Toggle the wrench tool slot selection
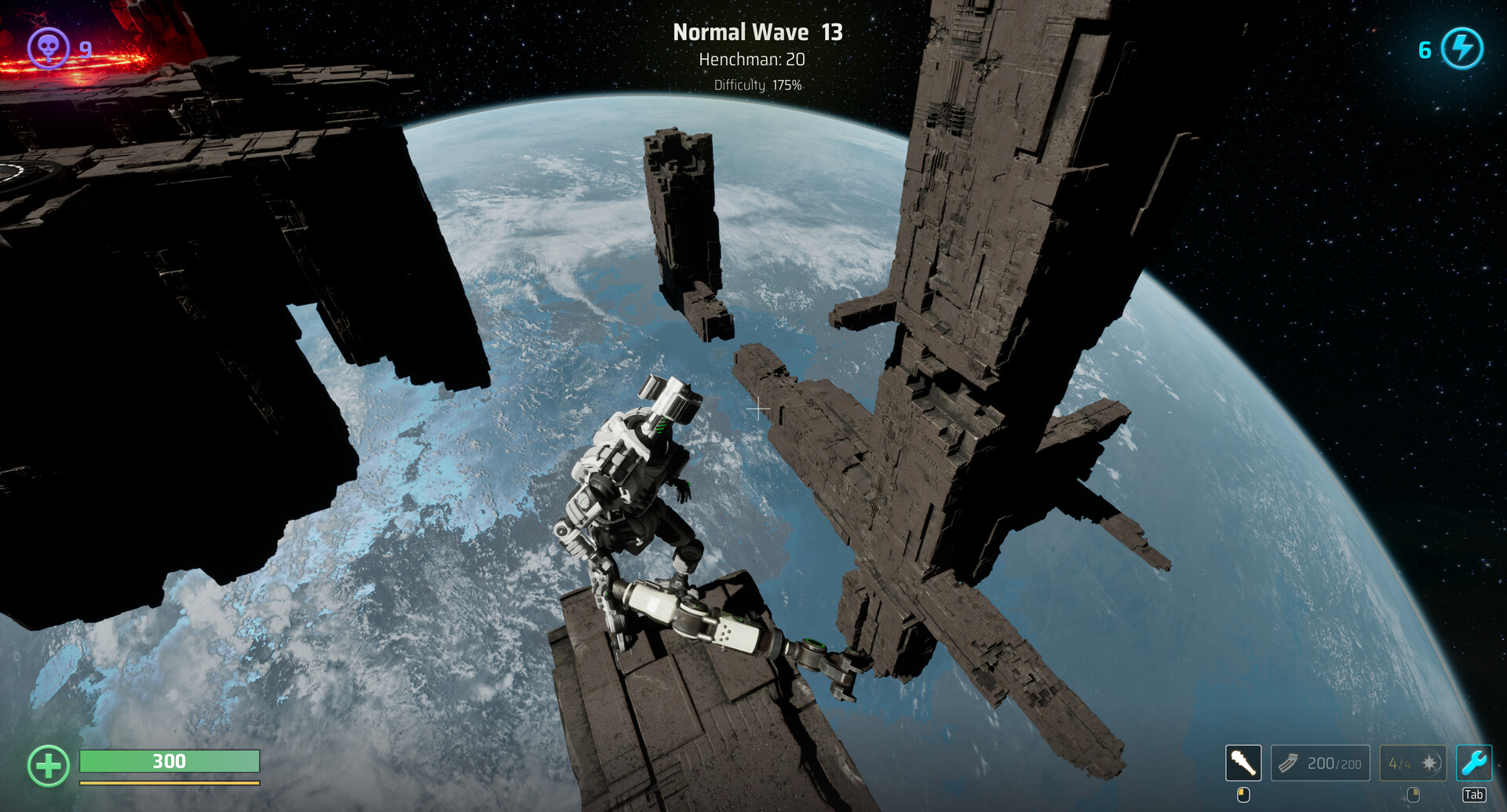The width and height of the screenshot is (1507, 812). coord(1474,763)
